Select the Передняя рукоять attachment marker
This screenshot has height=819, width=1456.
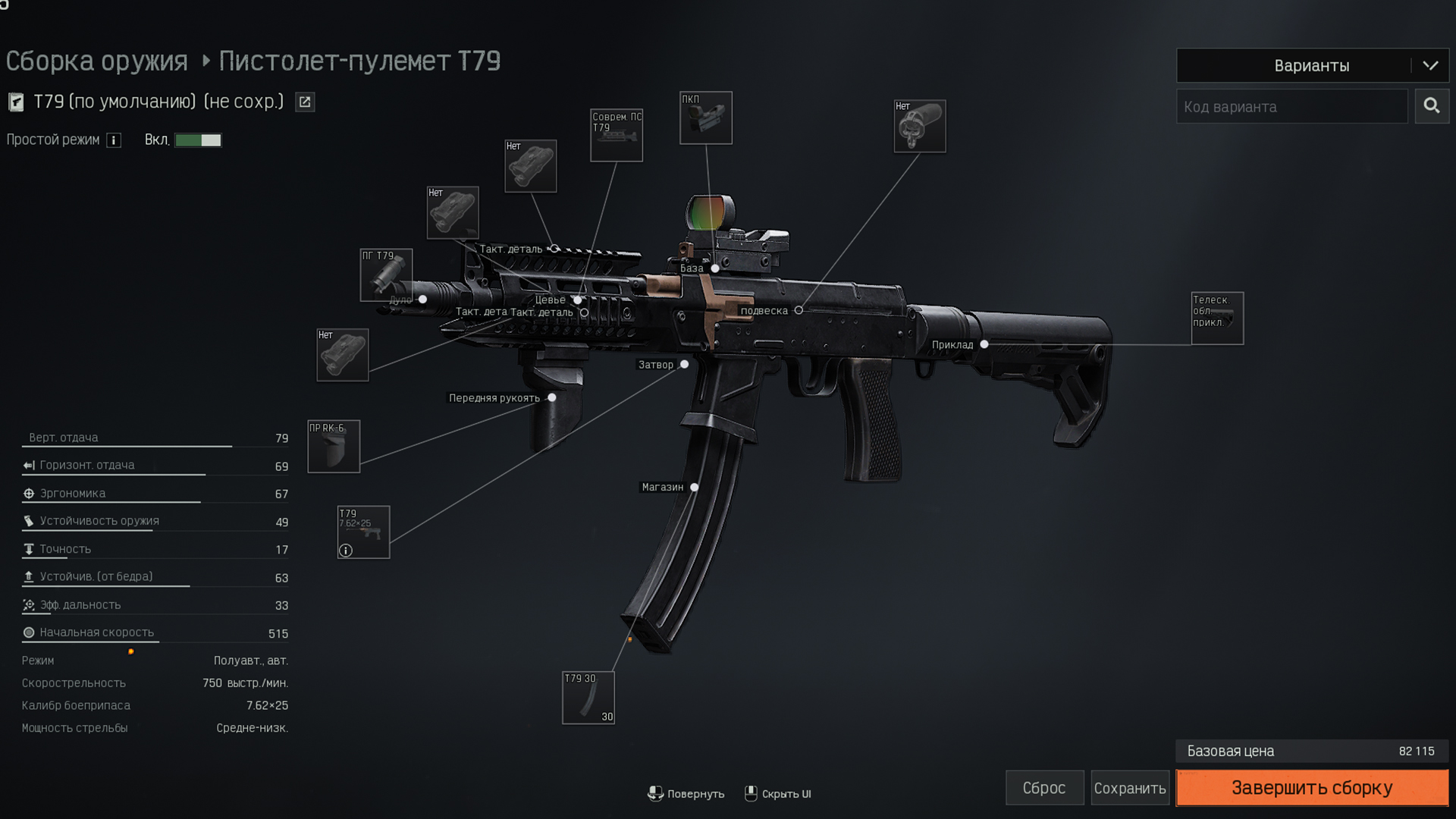pyautogui.click(x=552, y=398)
